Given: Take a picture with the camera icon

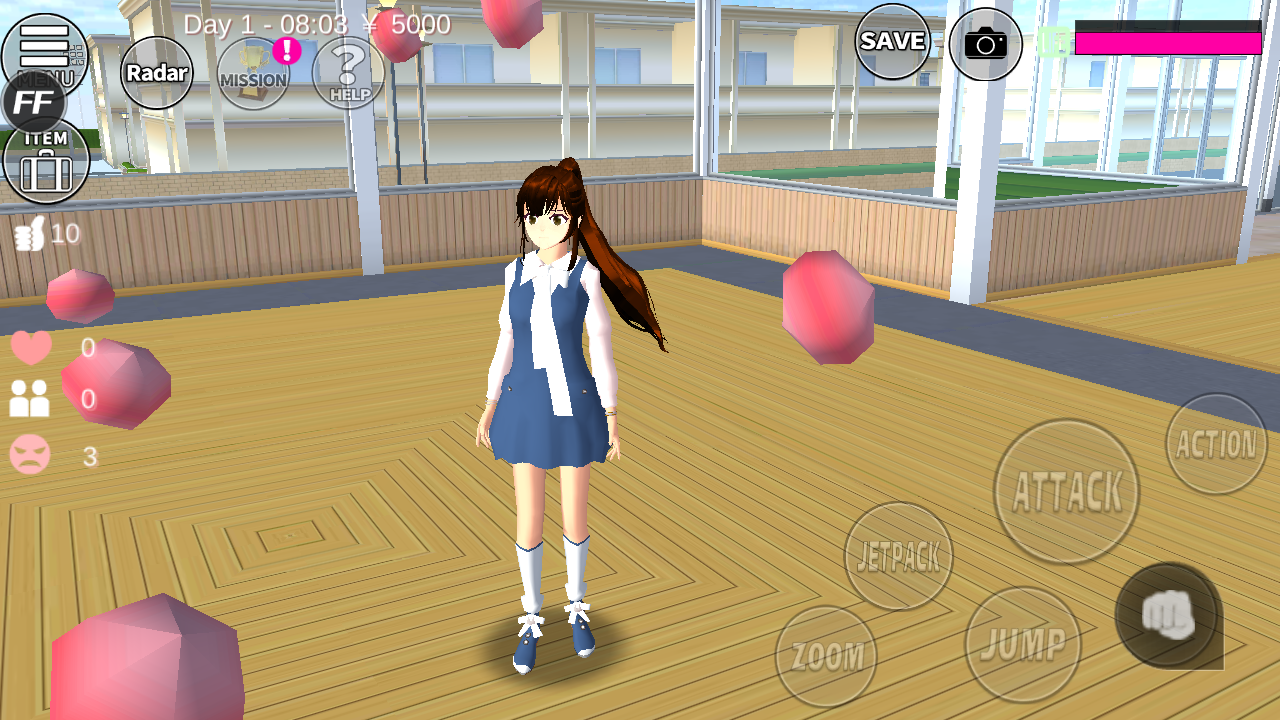Looking at the screenshot, I should [x=986, y=44].
